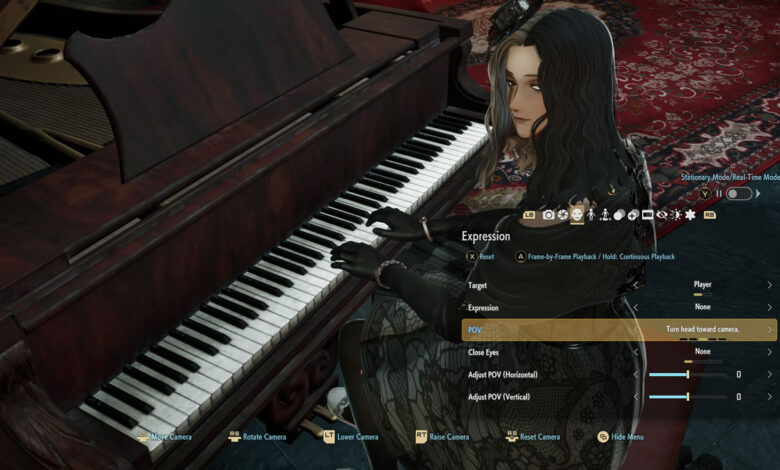The height and width of the screenshot is (470, 780).
Task: Open the rectangular frame tab
Action: [x=647, y=214]
